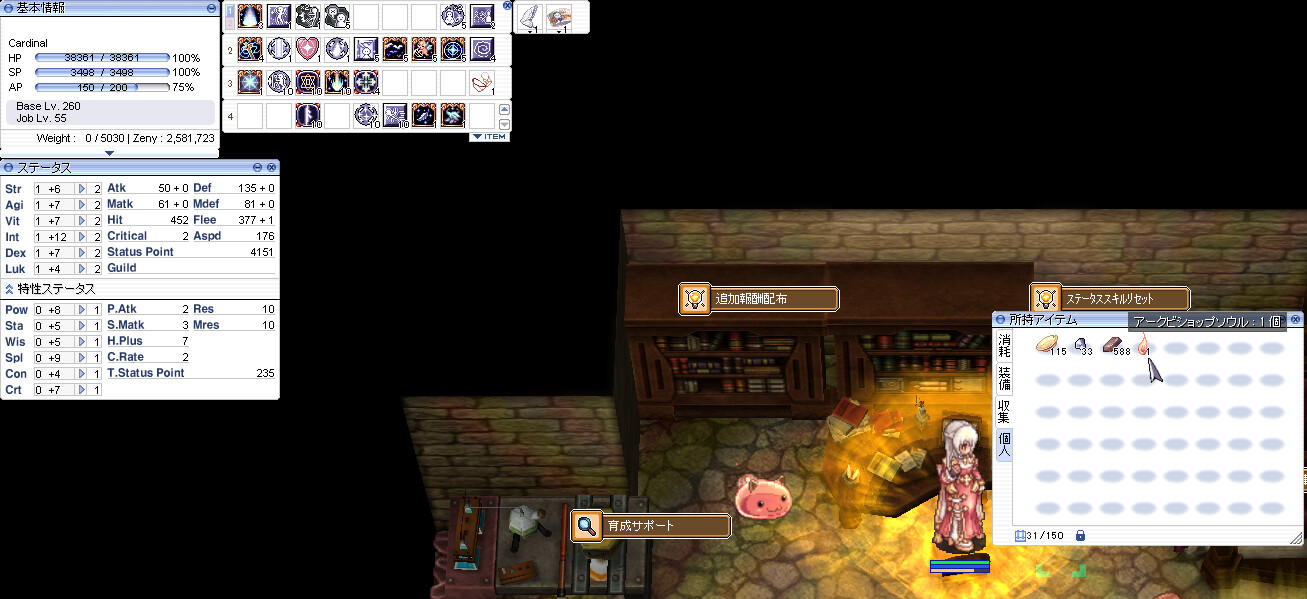The width and height of the screenshot is (1307, 599).
Task: Minimize the 基本情報 window
Action: coord(211,7)
